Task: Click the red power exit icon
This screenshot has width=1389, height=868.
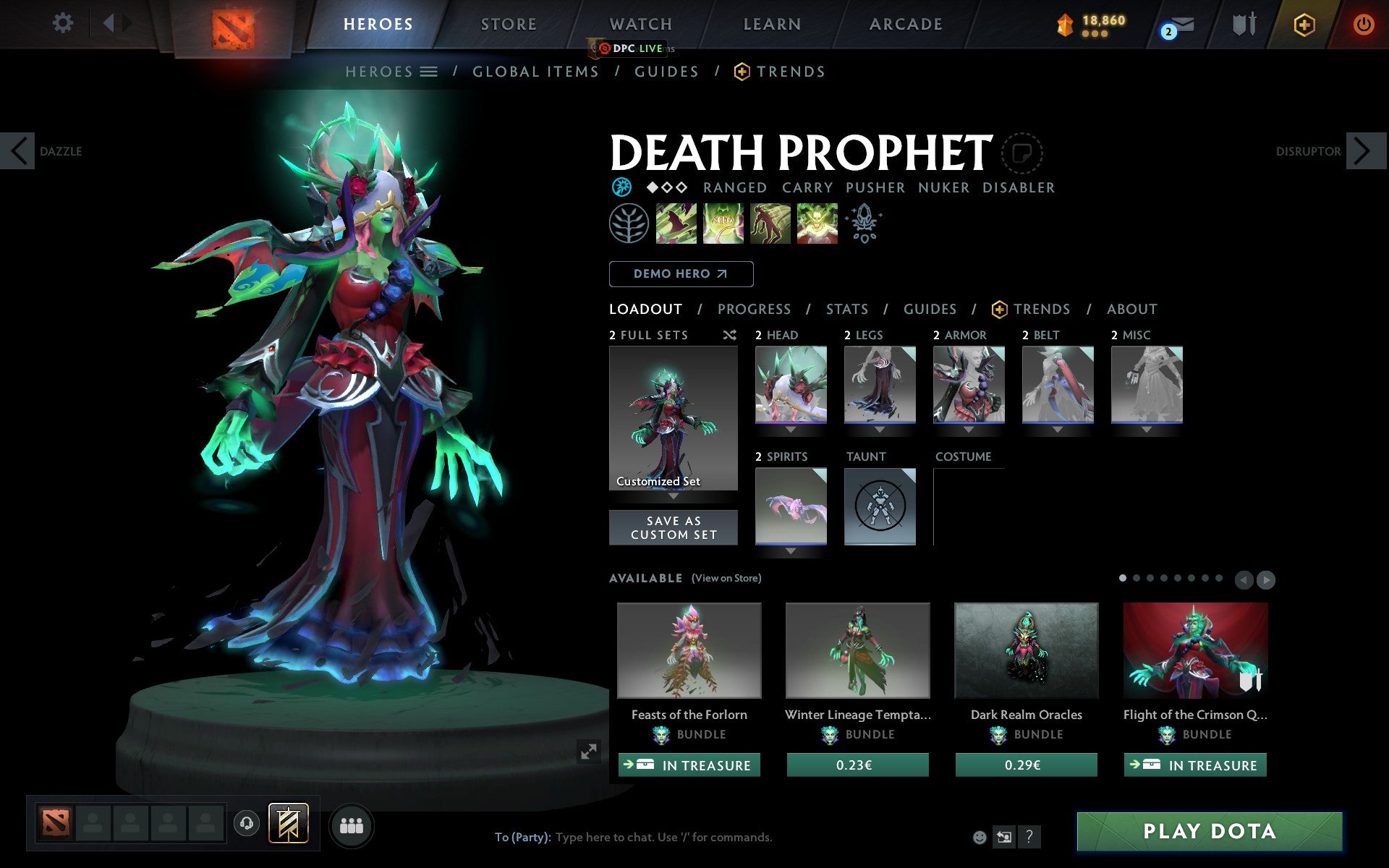Action: click(x=1364, y=23)
